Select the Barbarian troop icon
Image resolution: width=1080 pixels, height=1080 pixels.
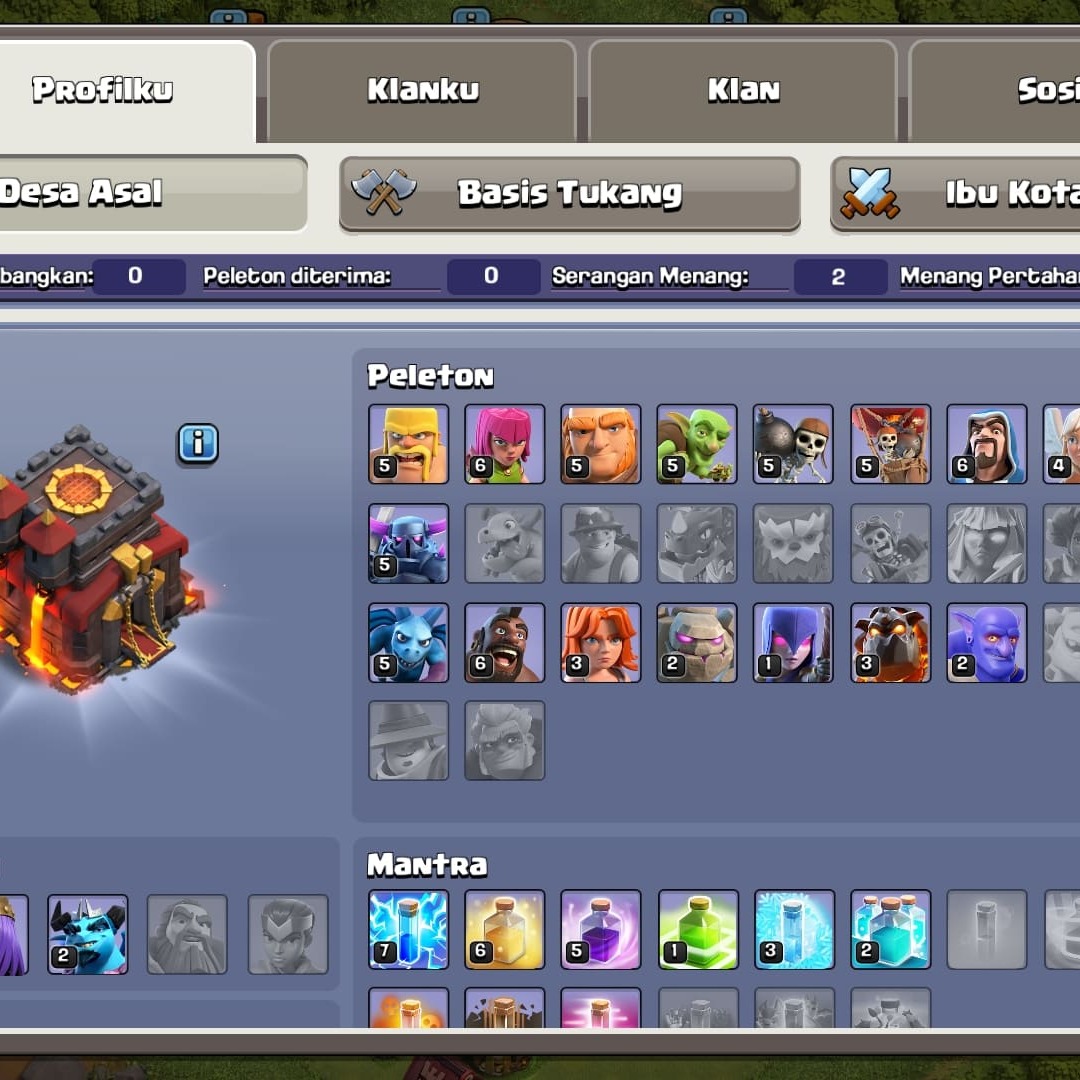coord(408,444)
